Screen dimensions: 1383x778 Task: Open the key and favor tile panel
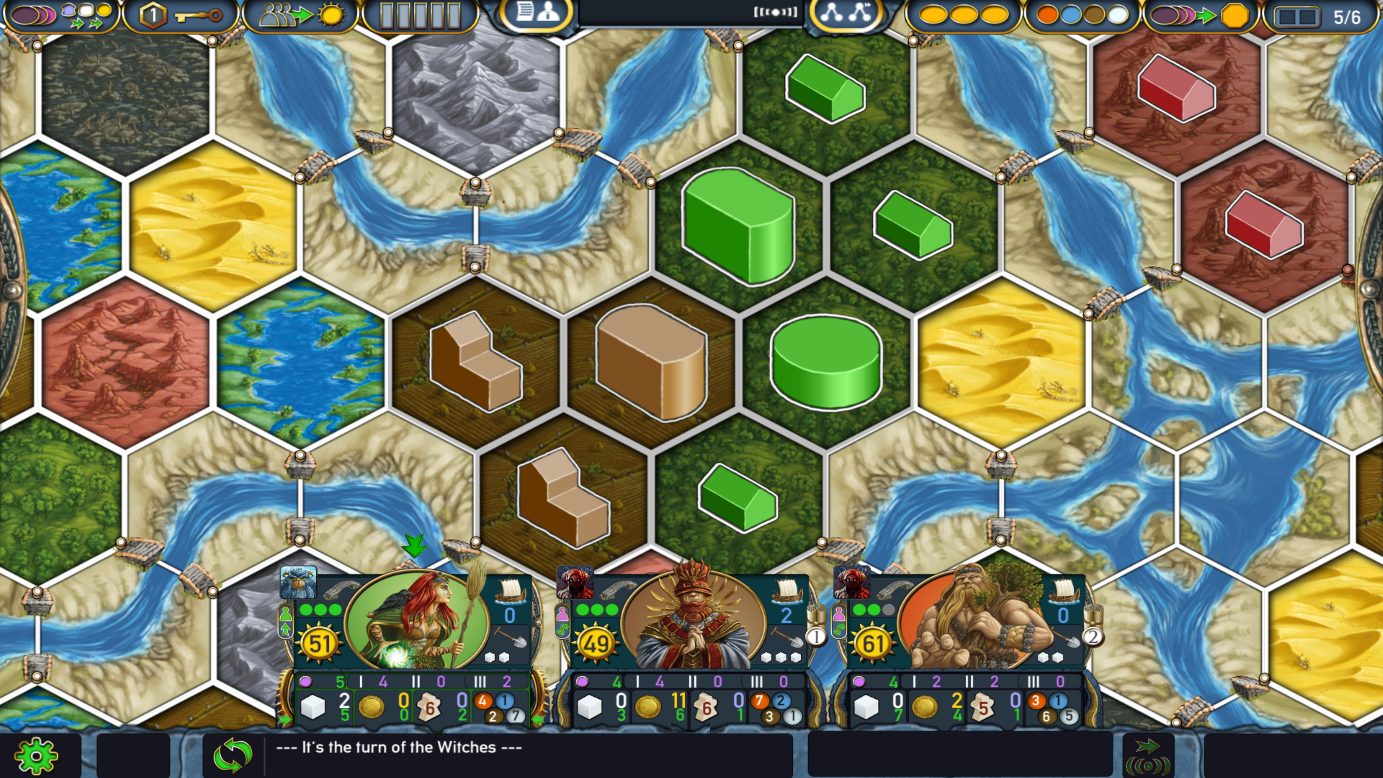(180, 16)
